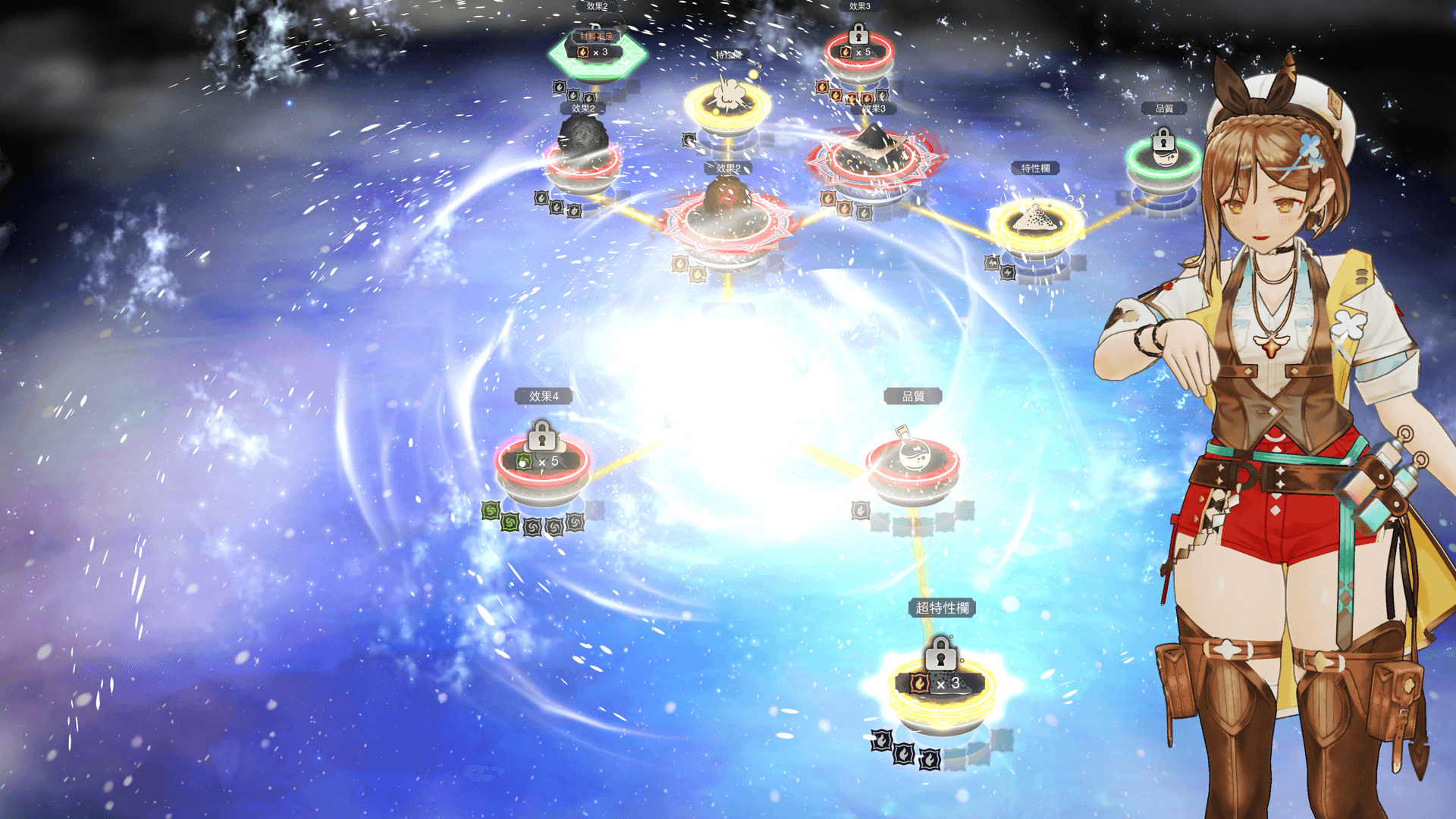Select the green hexagon 材料不足 node
Screen dimensions: 1456x819
click(597, 55)
